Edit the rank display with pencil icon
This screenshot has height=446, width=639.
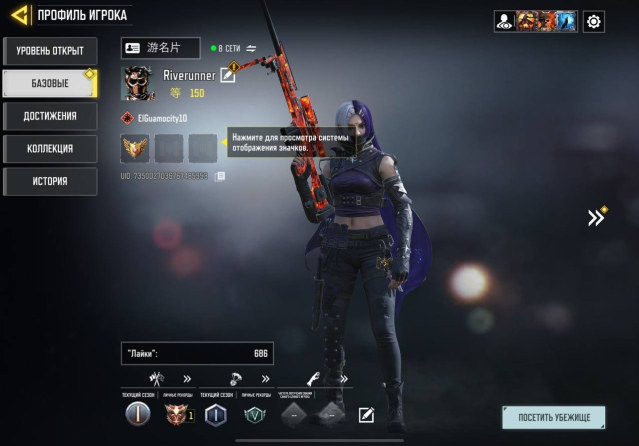[366, 415]
